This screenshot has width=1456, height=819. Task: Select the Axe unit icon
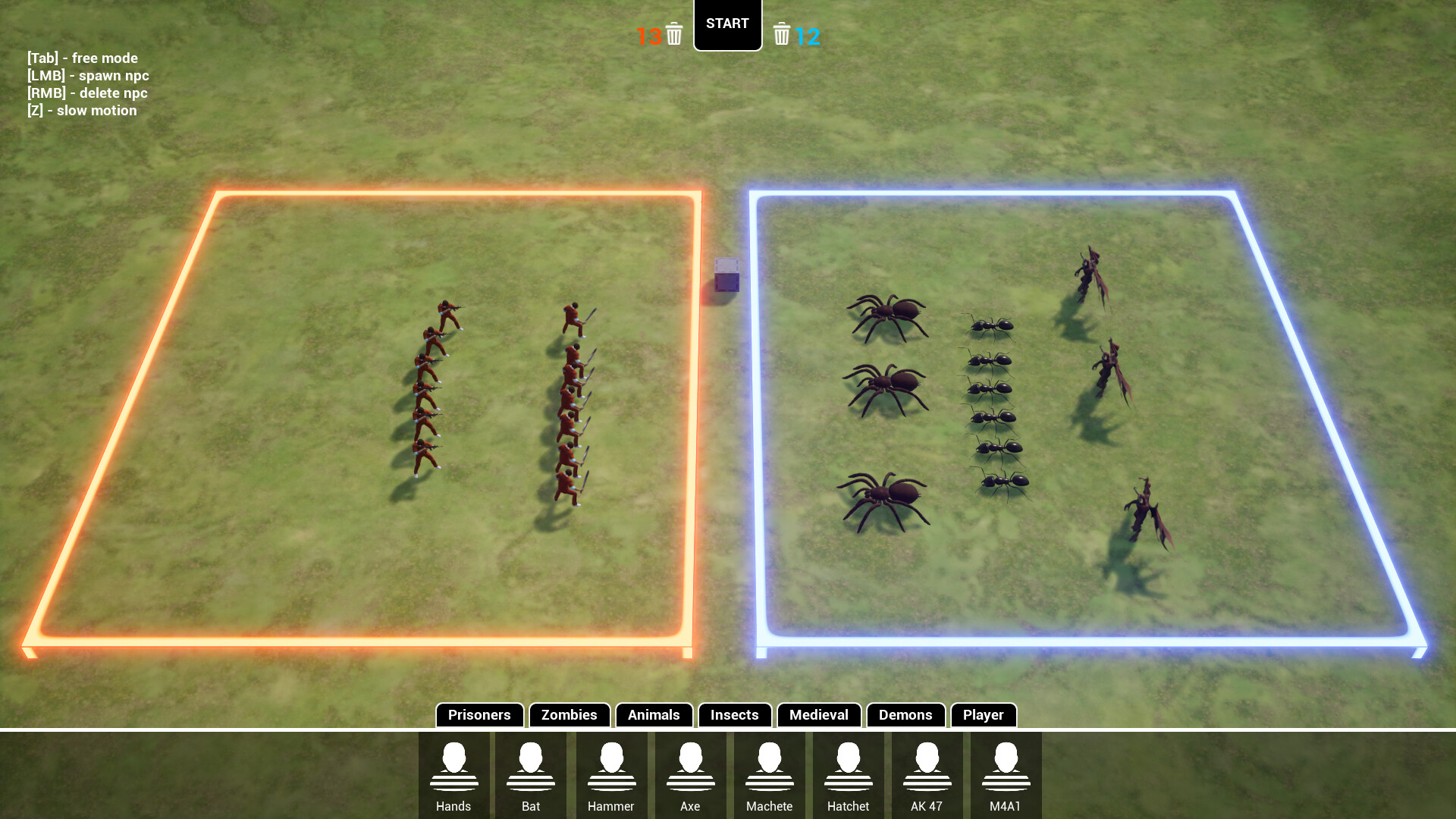(691, 773)
